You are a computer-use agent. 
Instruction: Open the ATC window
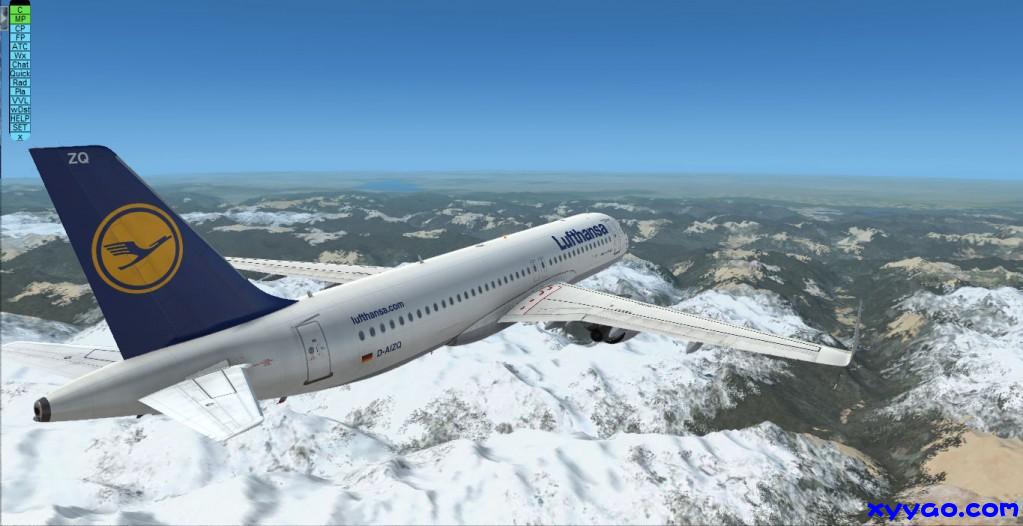pyautogui.click(x=20, y=46)
